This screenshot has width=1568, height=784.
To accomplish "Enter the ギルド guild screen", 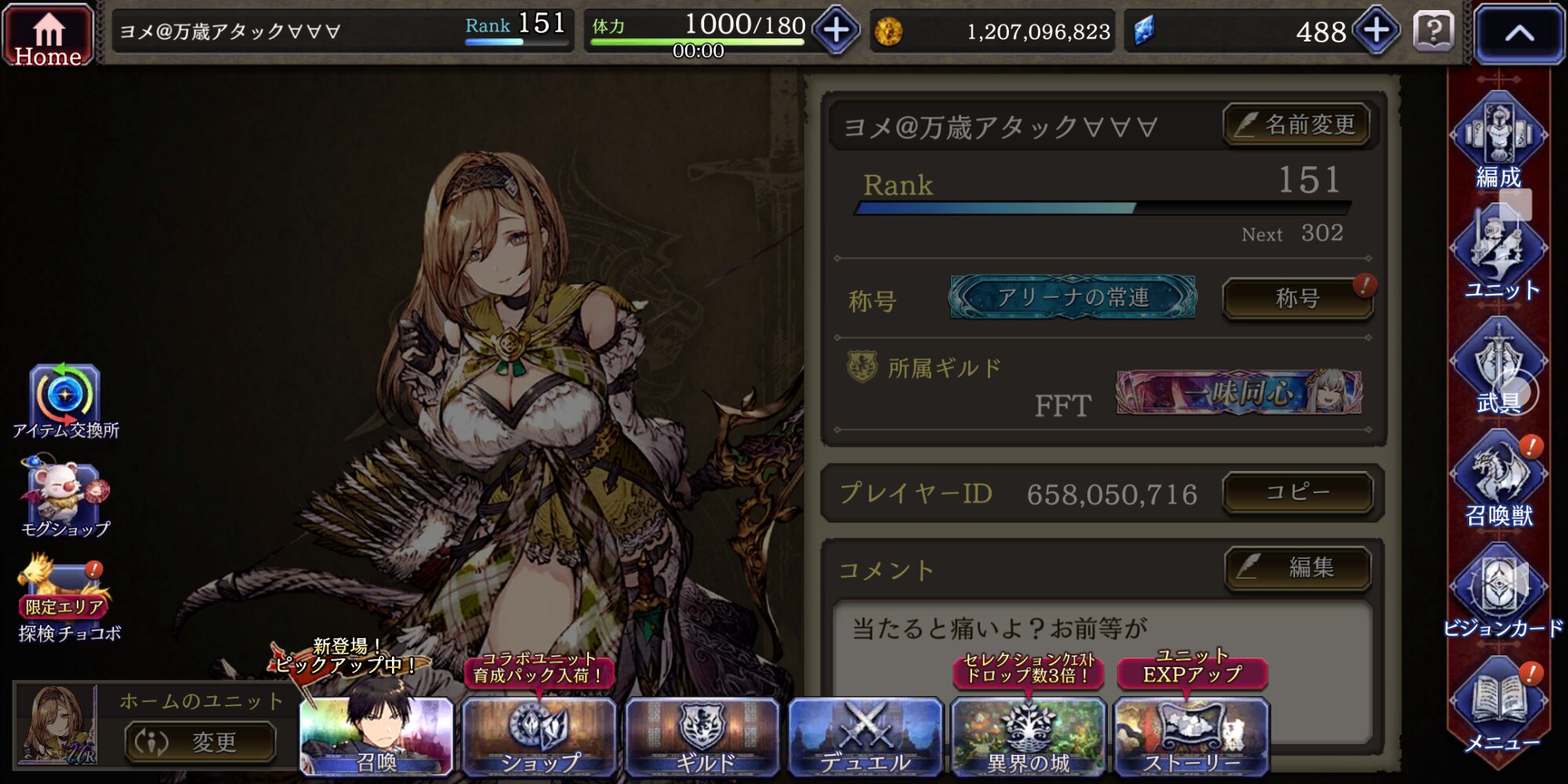I will point(702,737).
